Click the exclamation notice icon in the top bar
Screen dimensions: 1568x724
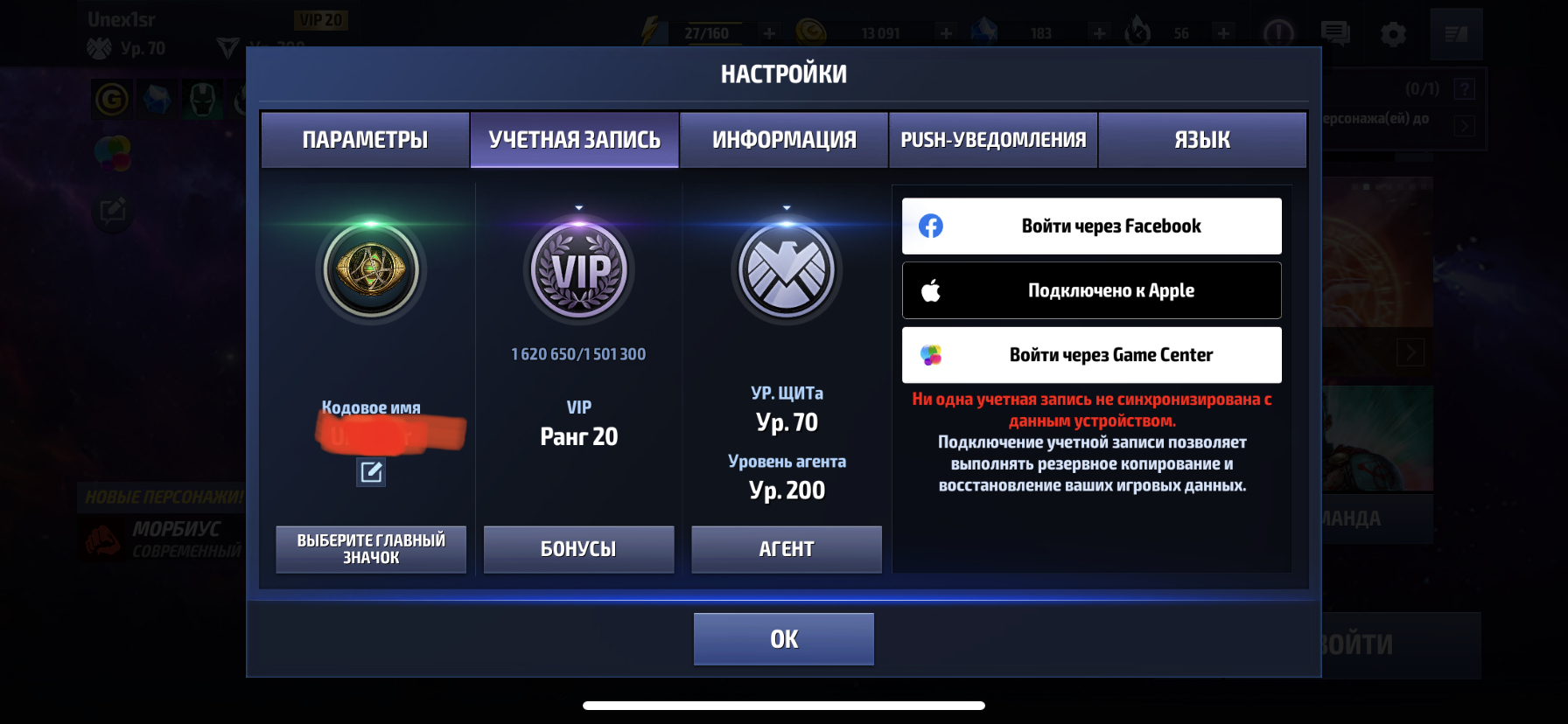pos(1277,33)
